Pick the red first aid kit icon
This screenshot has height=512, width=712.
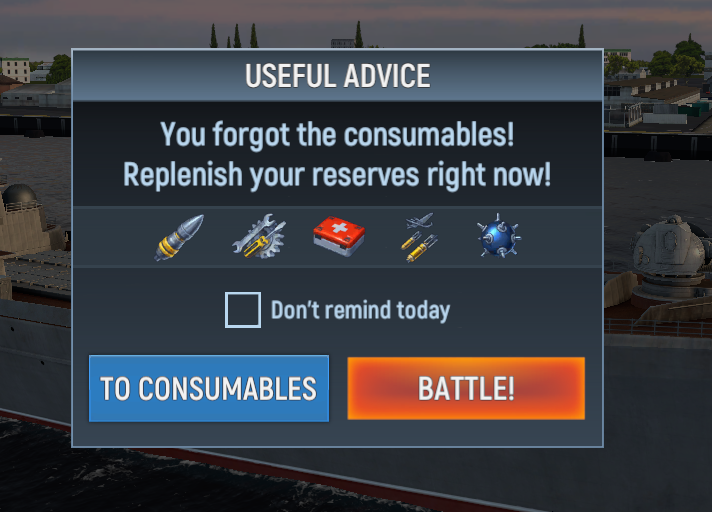click(x=338, y=237)
